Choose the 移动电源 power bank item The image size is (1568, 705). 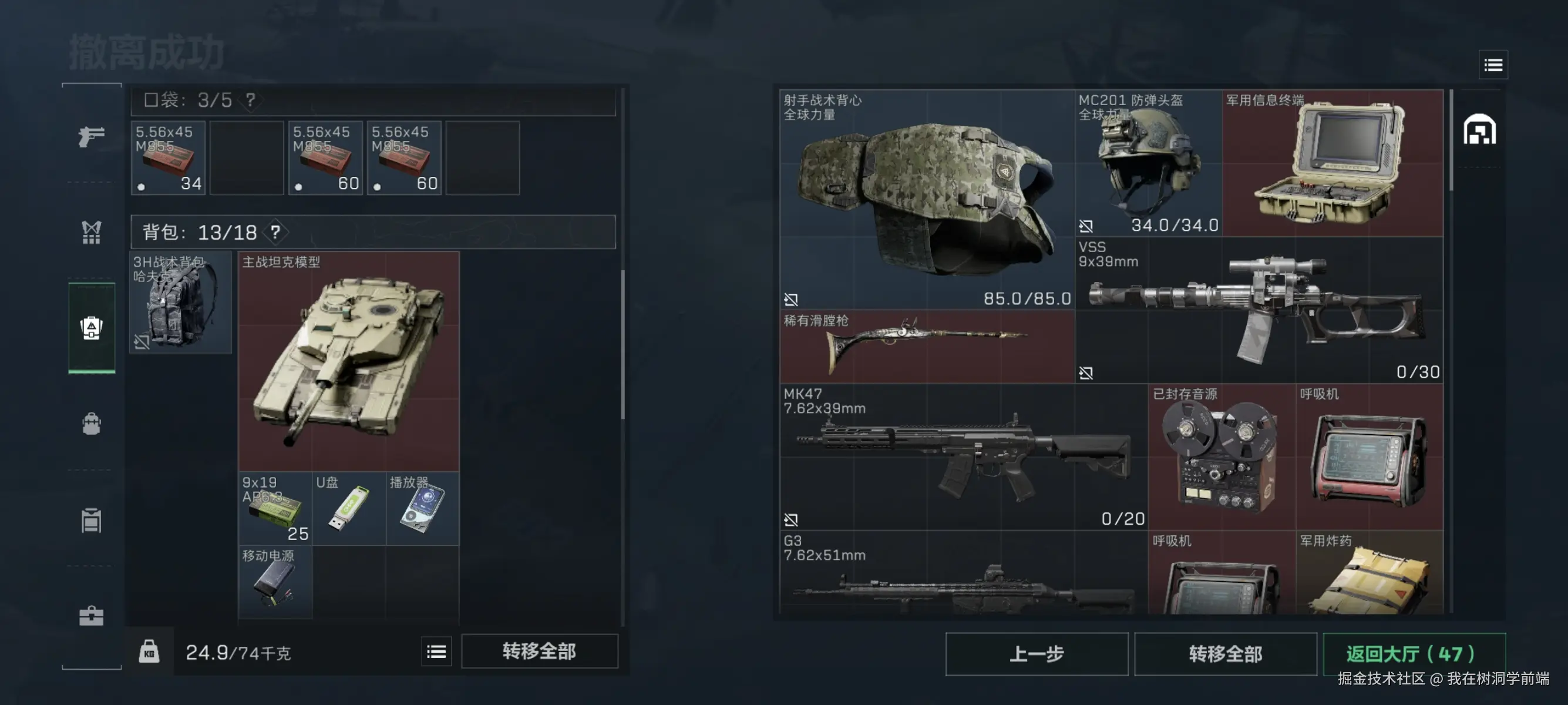click(x=275, y=582)
